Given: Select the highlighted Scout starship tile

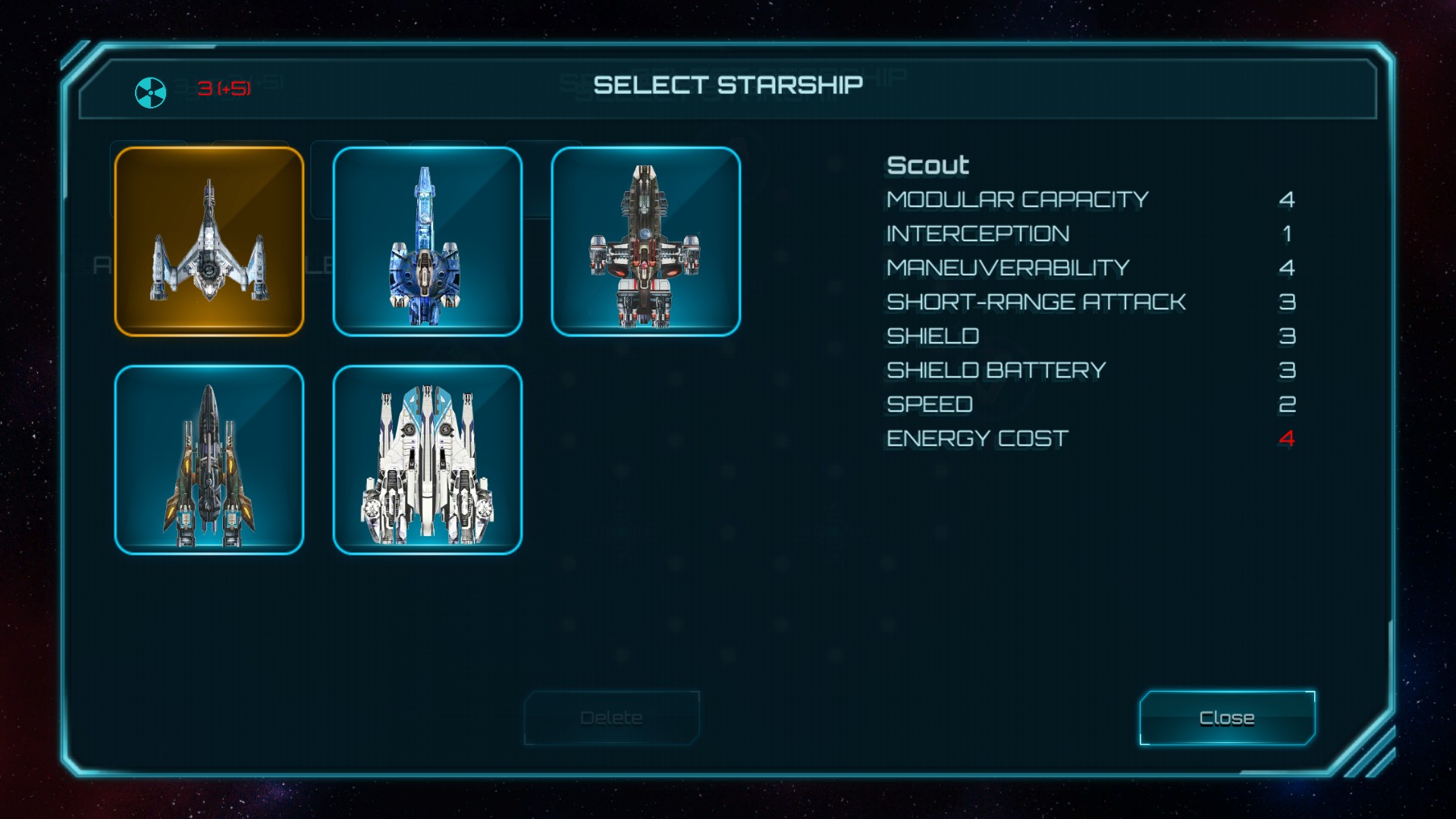Looking at the screenshot, I should coord(209,241).
